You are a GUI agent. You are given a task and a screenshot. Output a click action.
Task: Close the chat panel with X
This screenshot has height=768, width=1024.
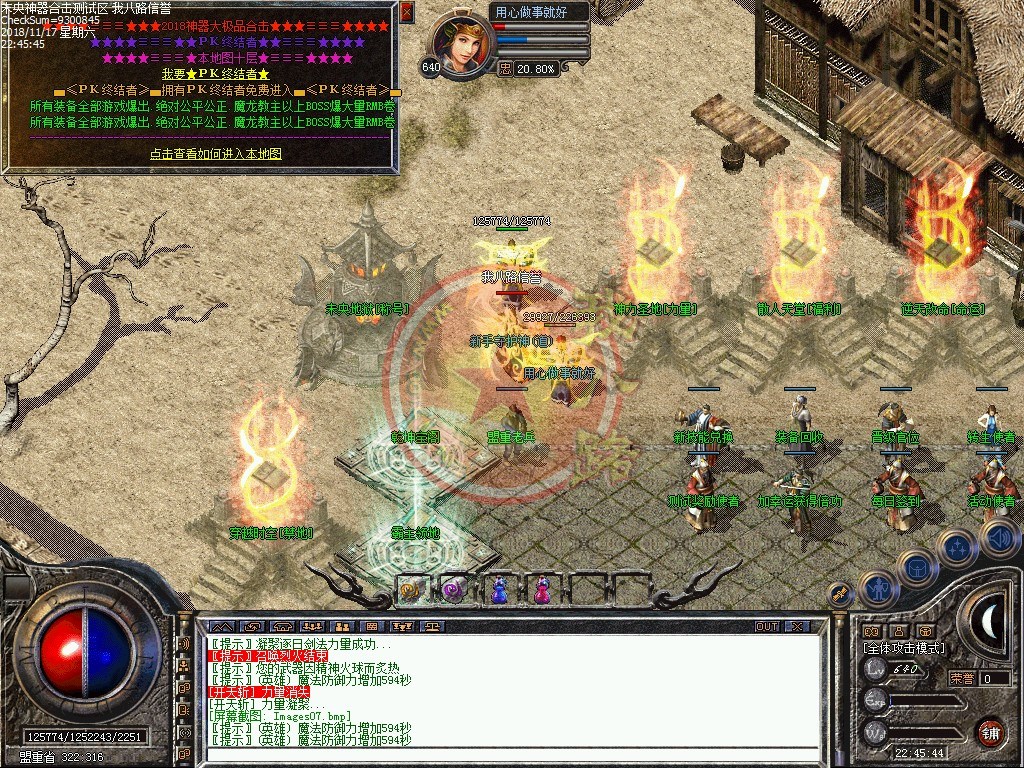pos(796,627)
